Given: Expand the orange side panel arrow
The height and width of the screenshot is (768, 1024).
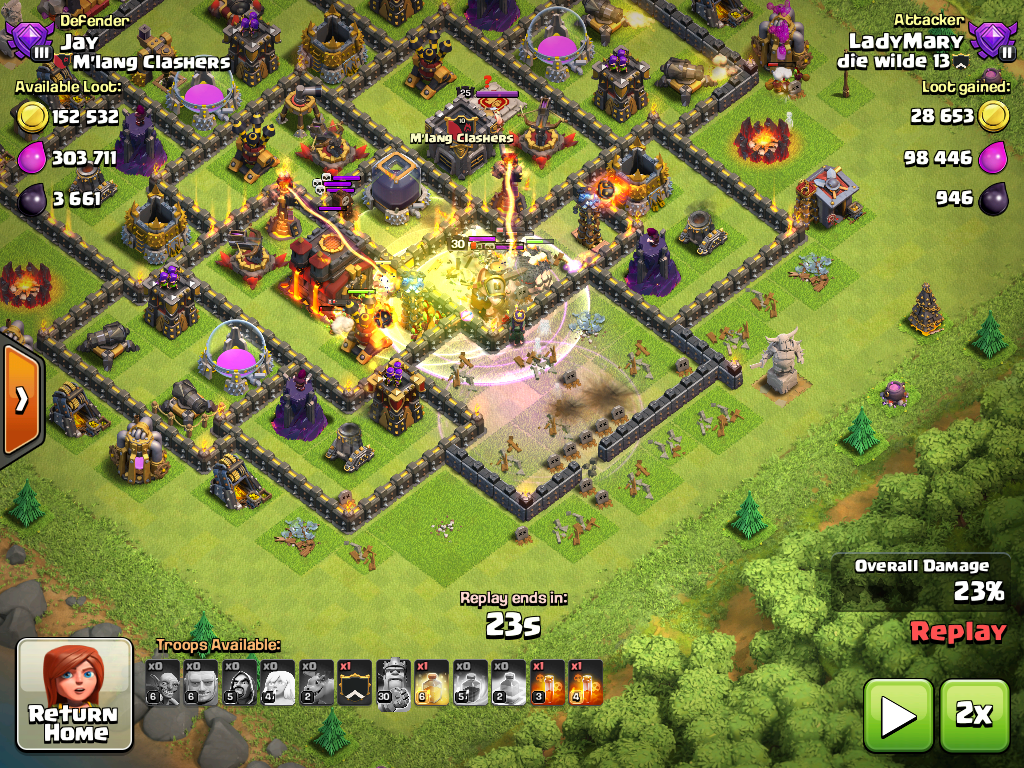Looking at the screenshot, I should [x=20, y=399].
